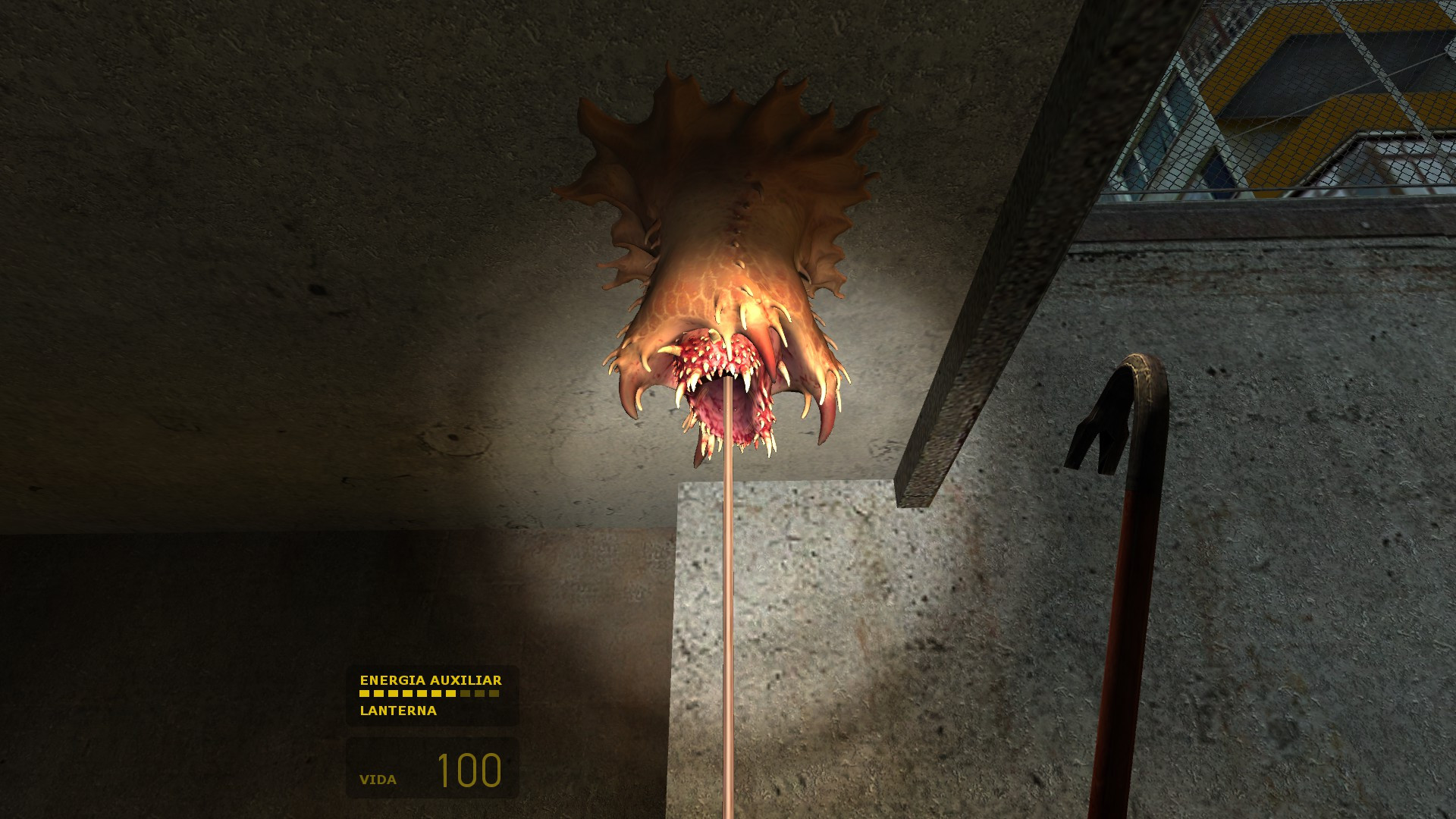Select the VIDA panel area

pyautogui.click(x=432, y=766)
